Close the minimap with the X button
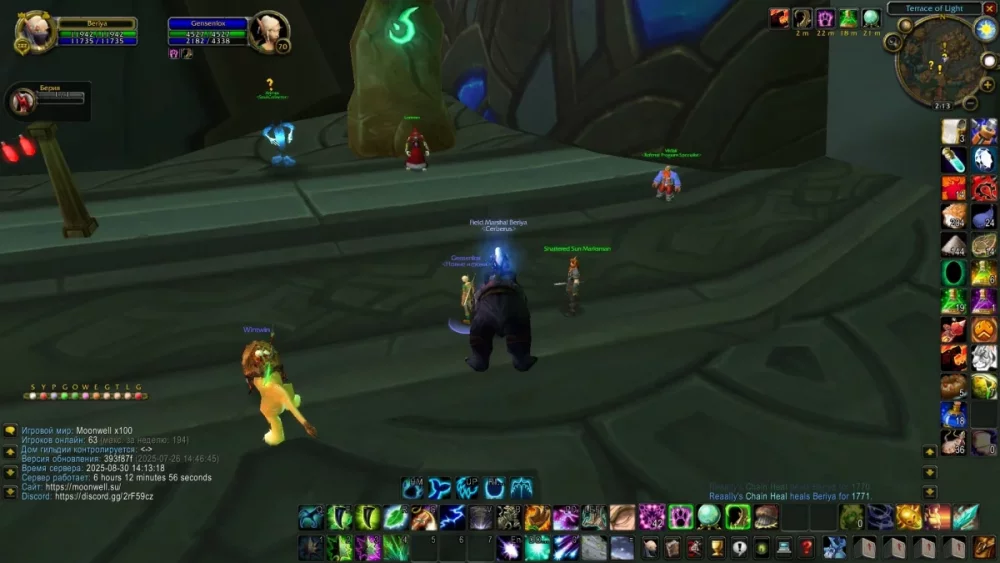Image resolution: width=1000 pixels, height=563 pixels. [x=989, y=8]
